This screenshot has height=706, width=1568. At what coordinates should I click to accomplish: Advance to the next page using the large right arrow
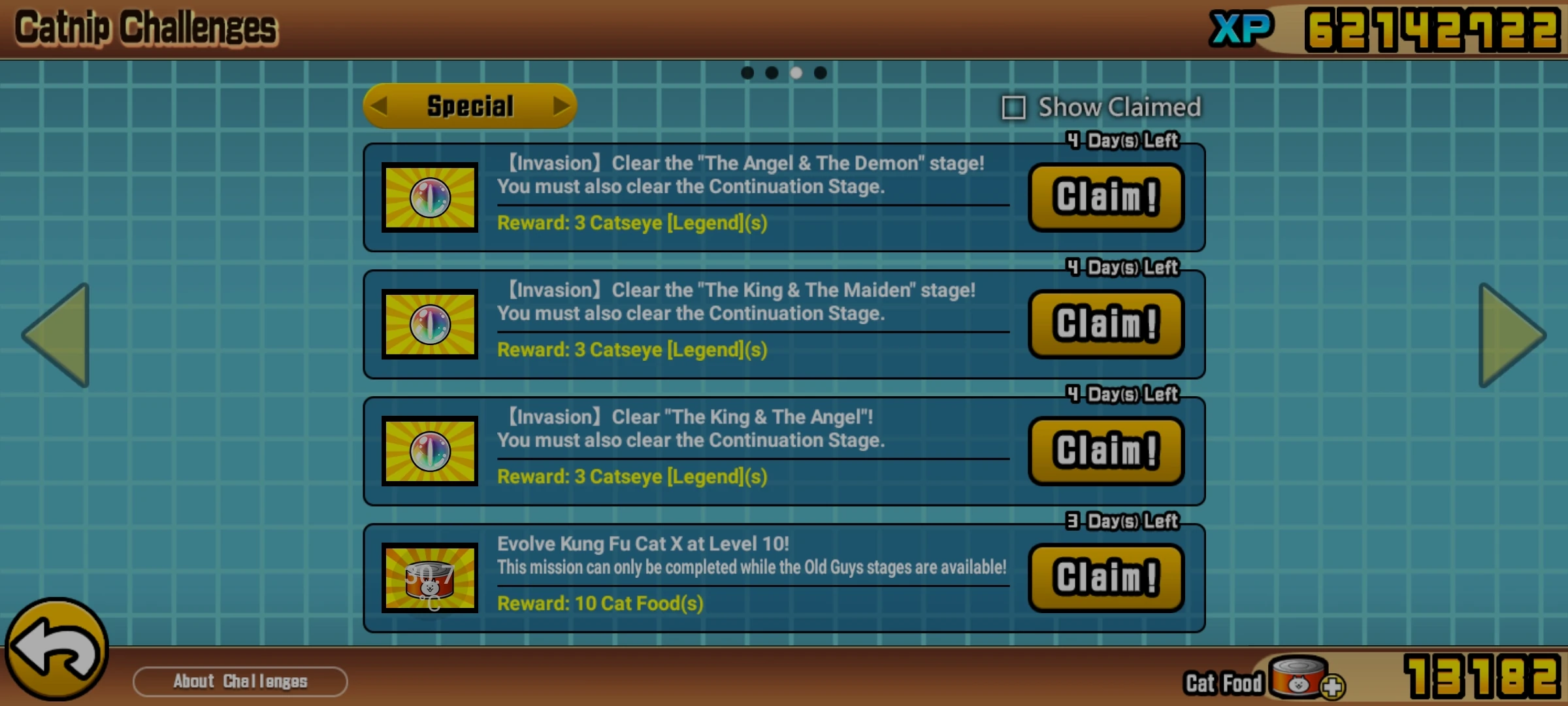coord(1511,335)
